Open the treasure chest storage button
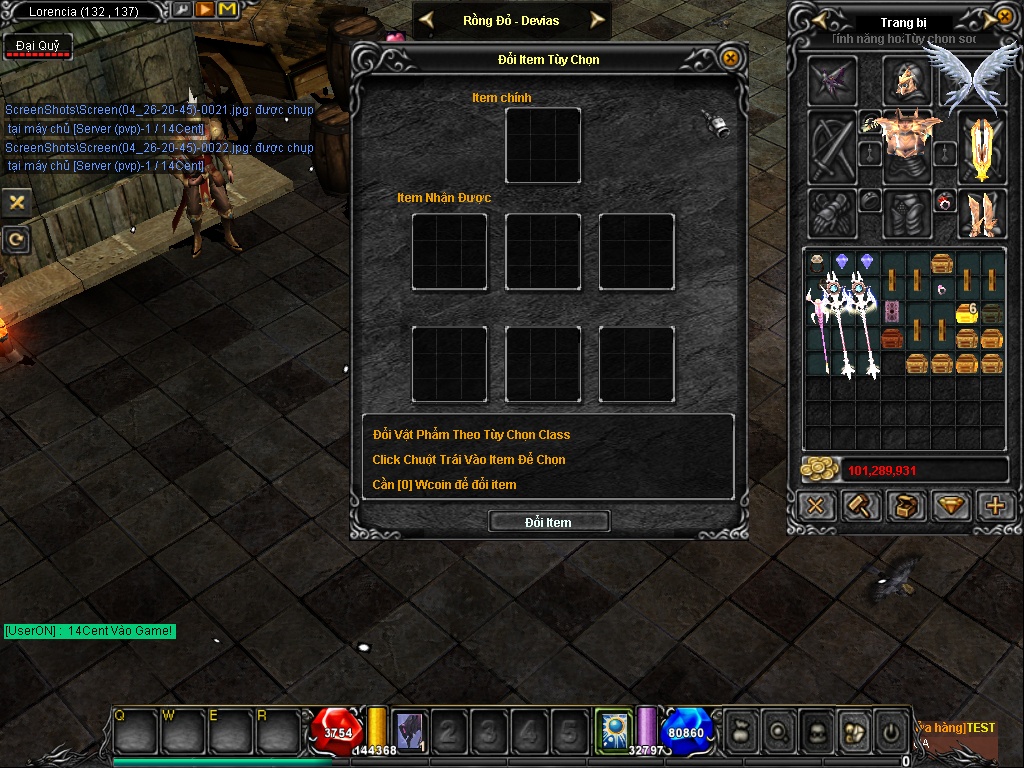Viewport: 1024px width, 768px height. (x=906, y=506)
